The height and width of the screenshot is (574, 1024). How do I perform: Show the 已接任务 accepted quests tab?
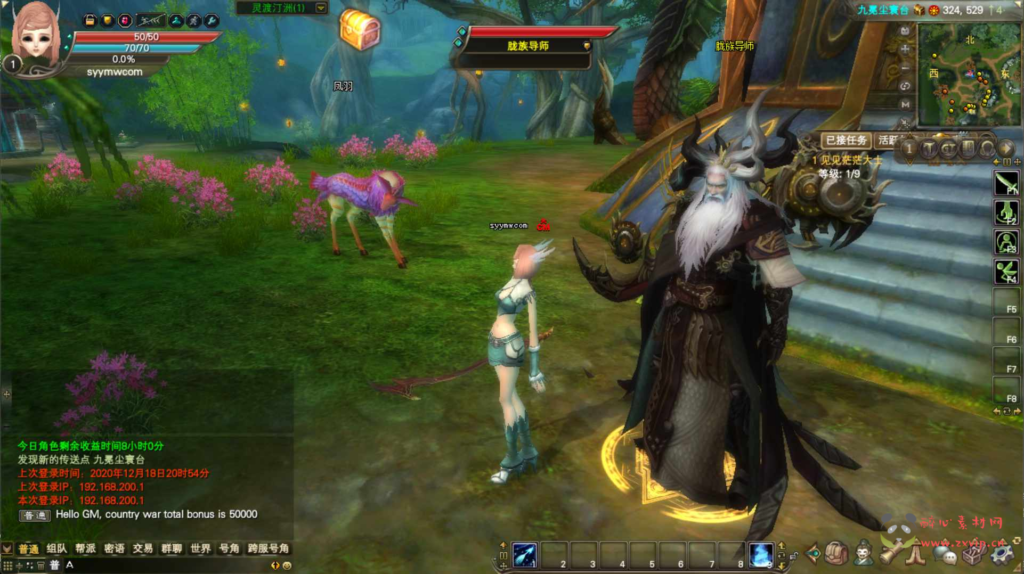(x=845, y=141)
